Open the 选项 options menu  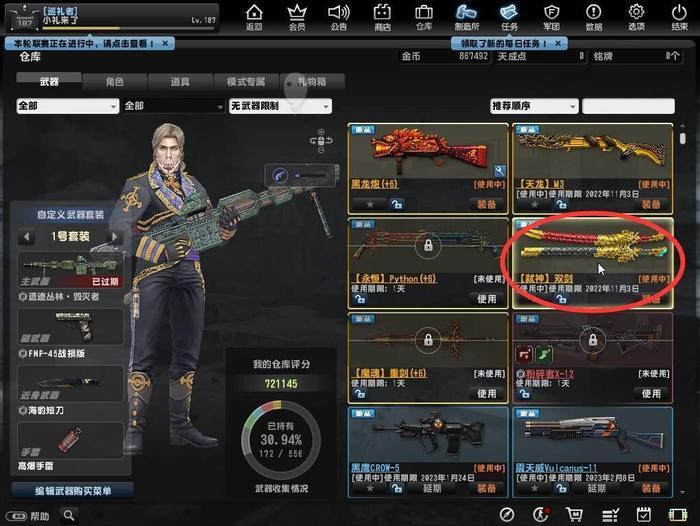pyautogui.click(x=636, y=17)
